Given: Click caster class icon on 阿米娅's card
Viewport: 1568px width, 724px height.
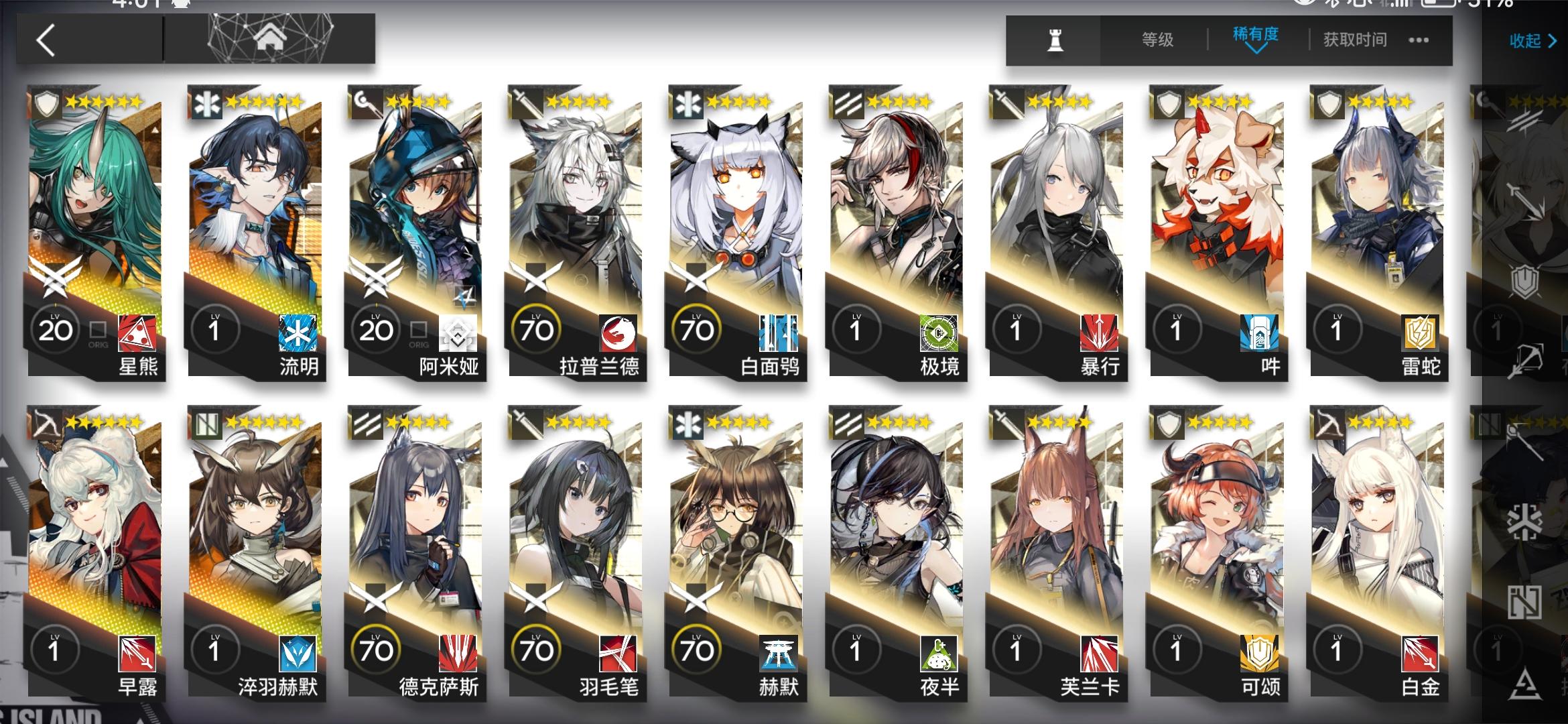Looking at the screenshot, I should tap(367, 102).
